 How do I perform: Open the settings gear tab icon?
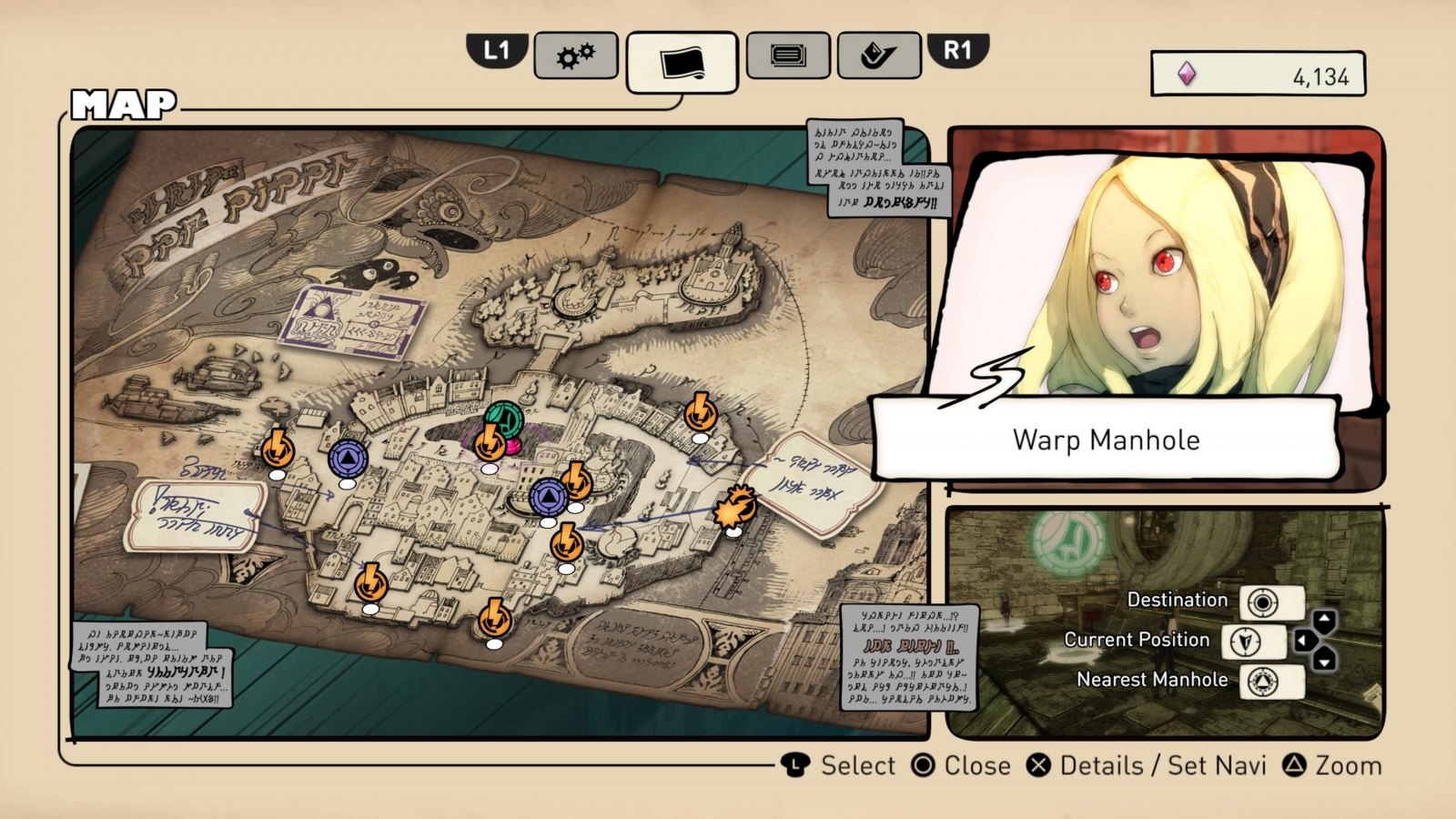point(577,55)
